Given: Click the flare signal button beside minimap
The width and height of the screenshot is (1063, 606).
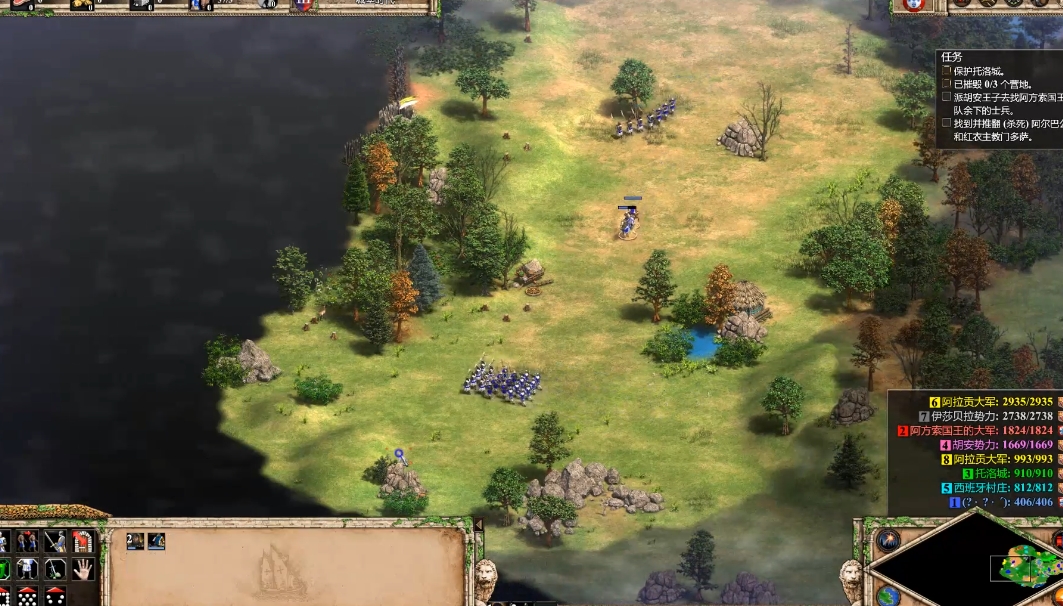Looking at the screenshot, I should 888,541.
